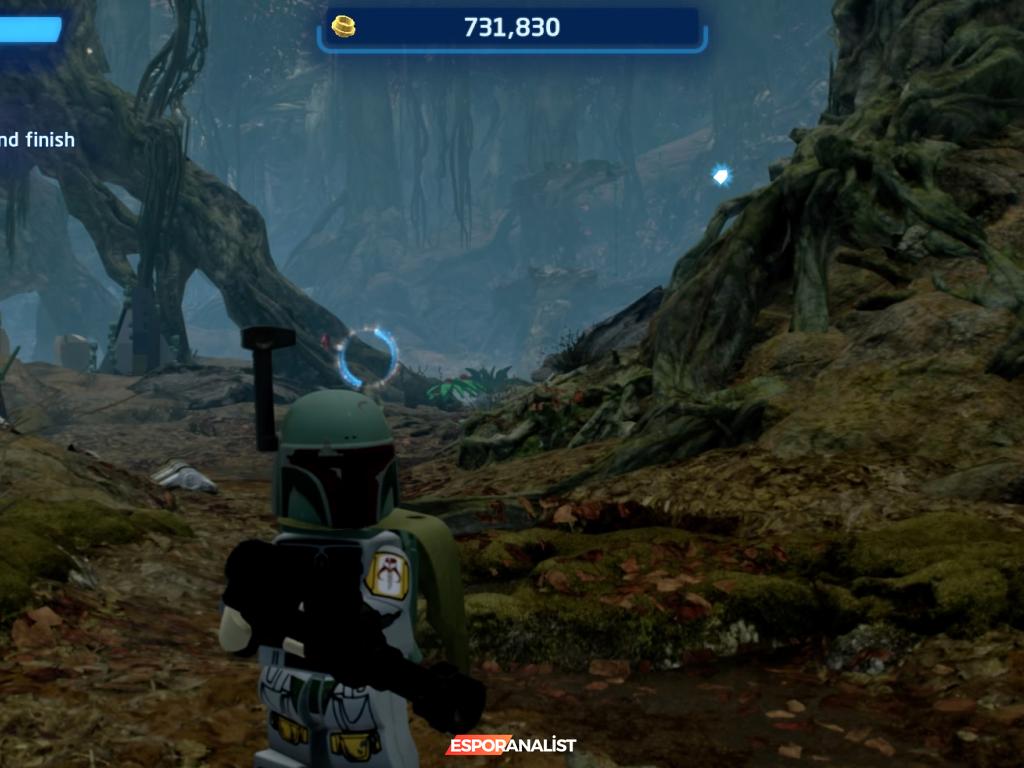Select the objective text ending in "finish"
The height and width of the screenshot is (768, 1024).
[x=38, y=140]
